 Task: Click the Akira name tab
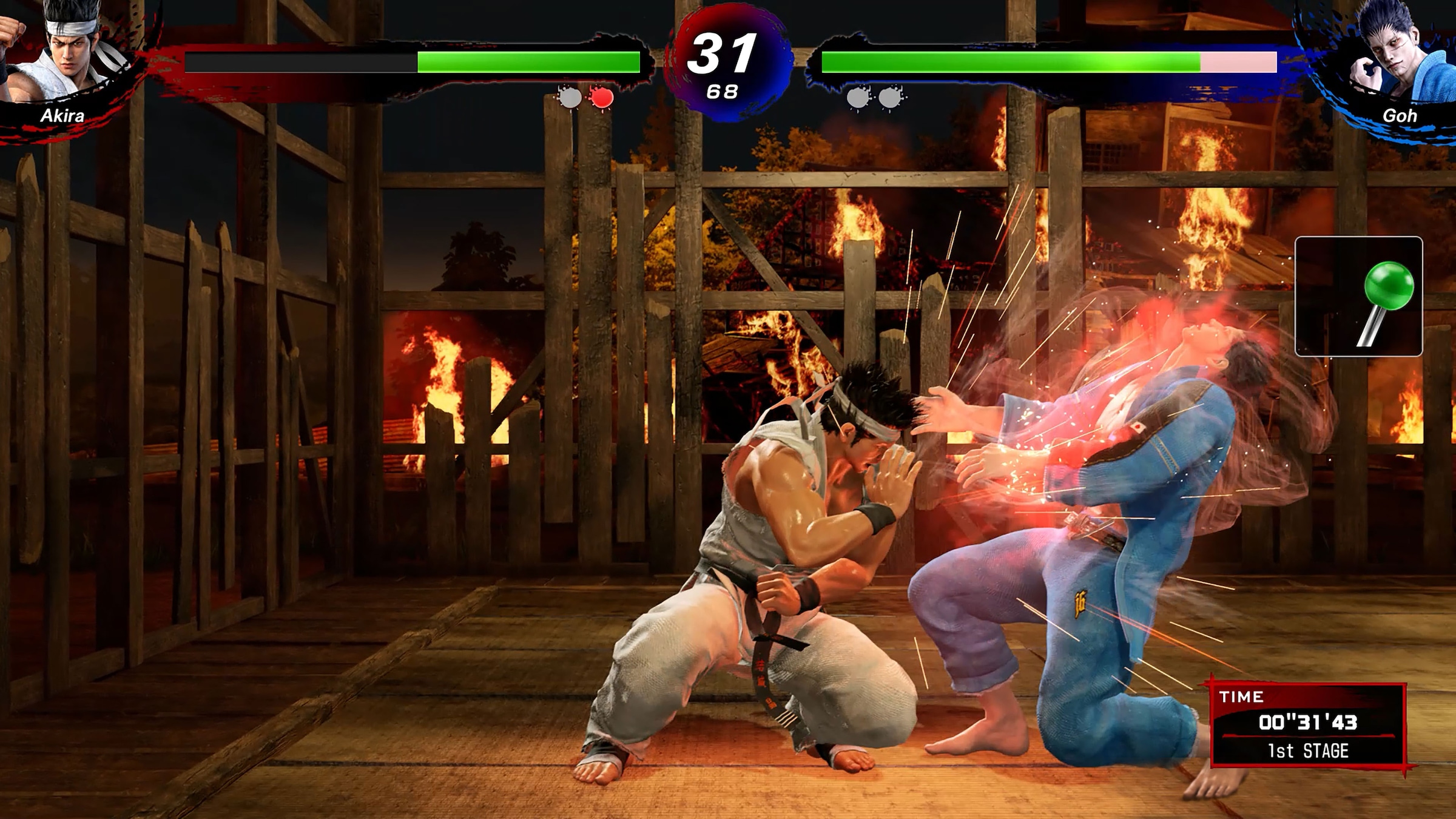pos(62,117)
